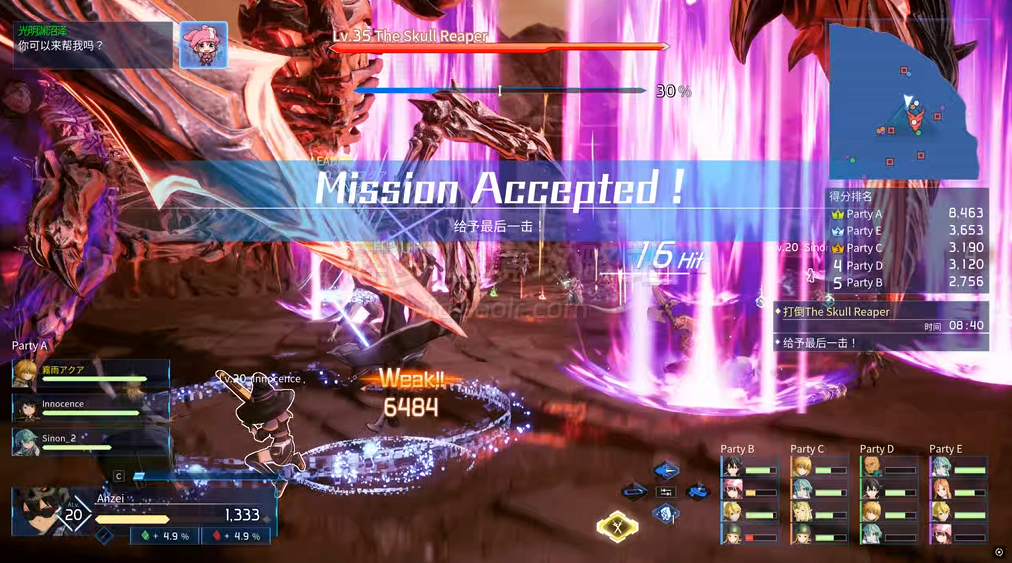The image size is (1012, 563).
Task: Click Anzei's player portrait
Action: [38, 510]
